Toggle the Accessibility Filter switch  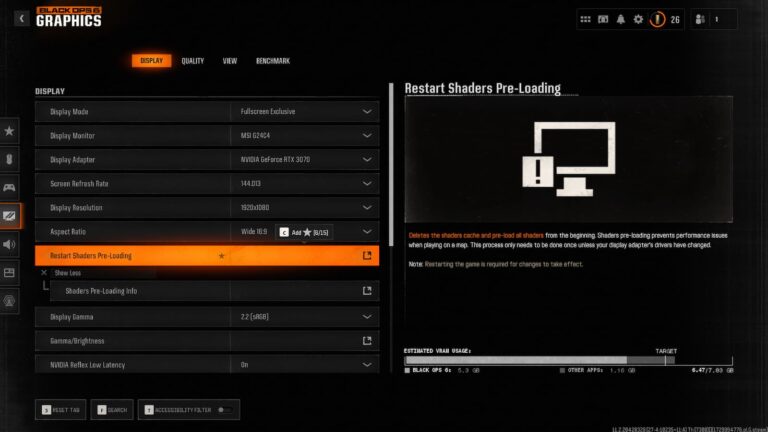[x=226, y=409]
